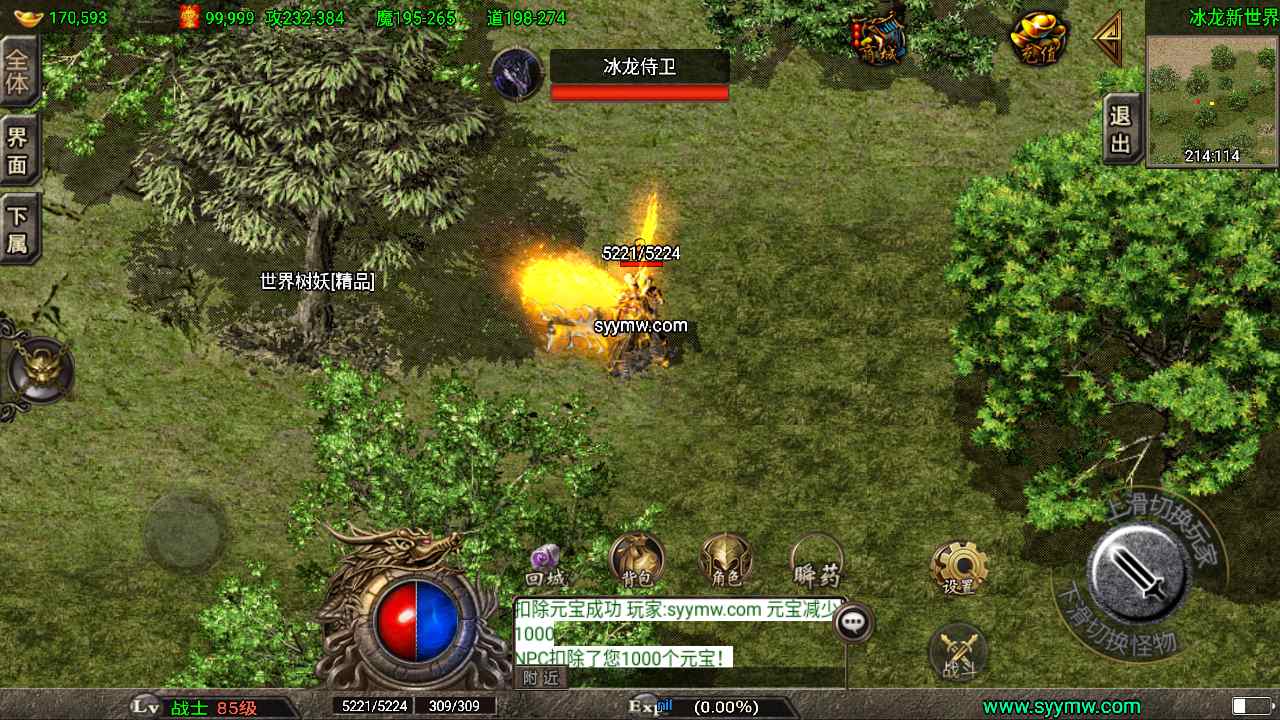Toggle the 战斗 combat mode button
Screen dimensions: 1280x720
click(959, 652)
